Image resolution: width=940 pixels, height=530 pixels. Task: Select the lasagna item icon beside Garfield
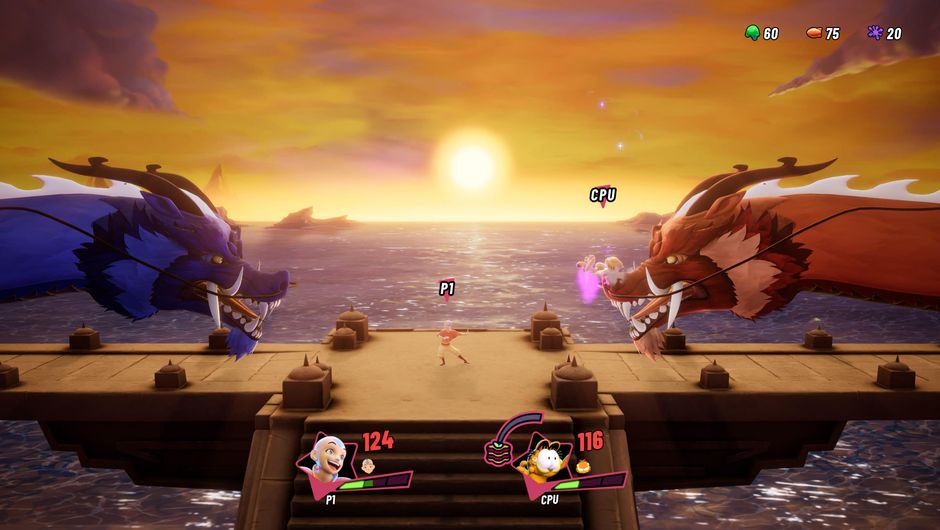coord(497,452)
